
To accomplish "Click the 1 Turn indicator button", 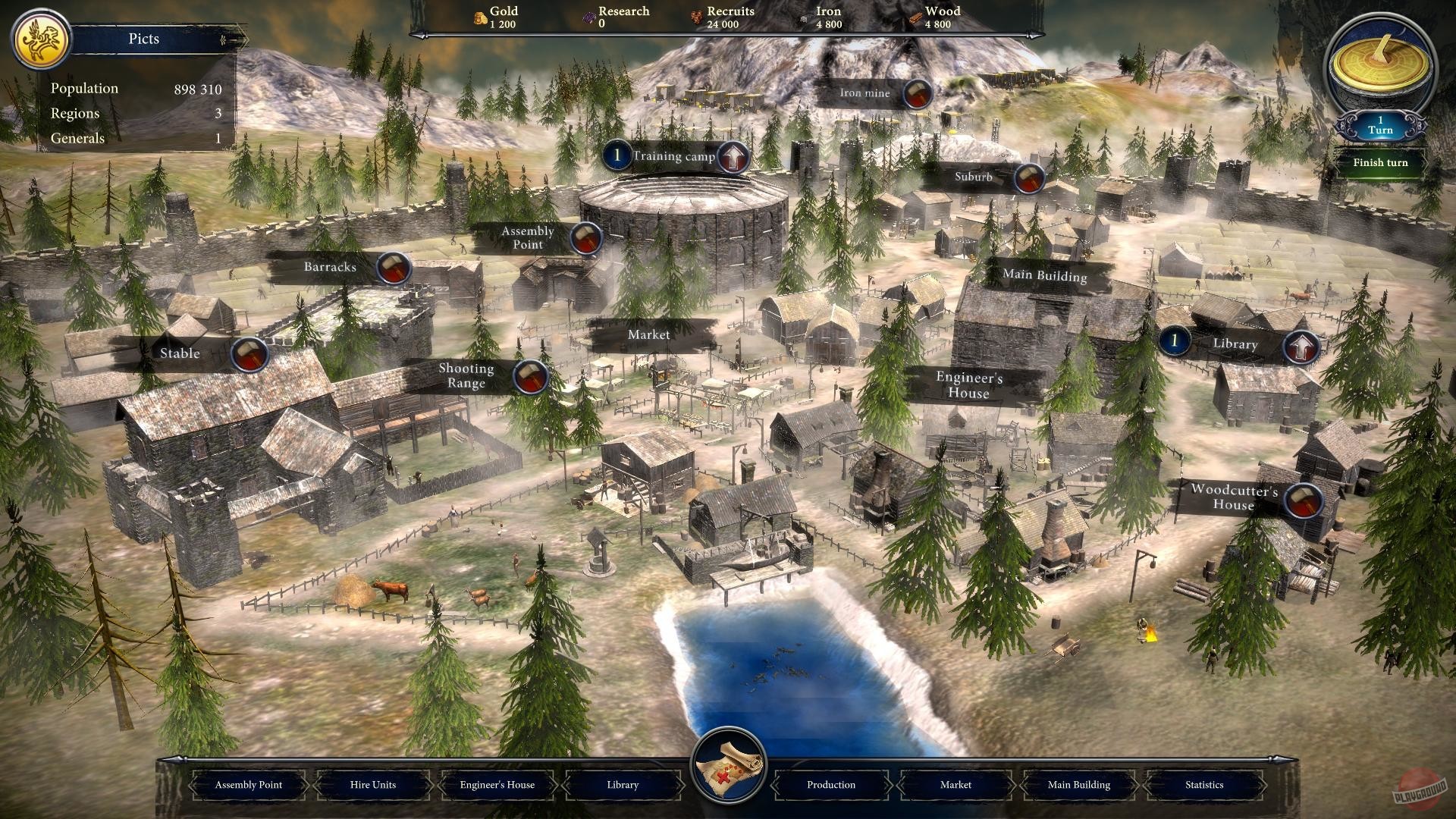I will click(1379, 126).
